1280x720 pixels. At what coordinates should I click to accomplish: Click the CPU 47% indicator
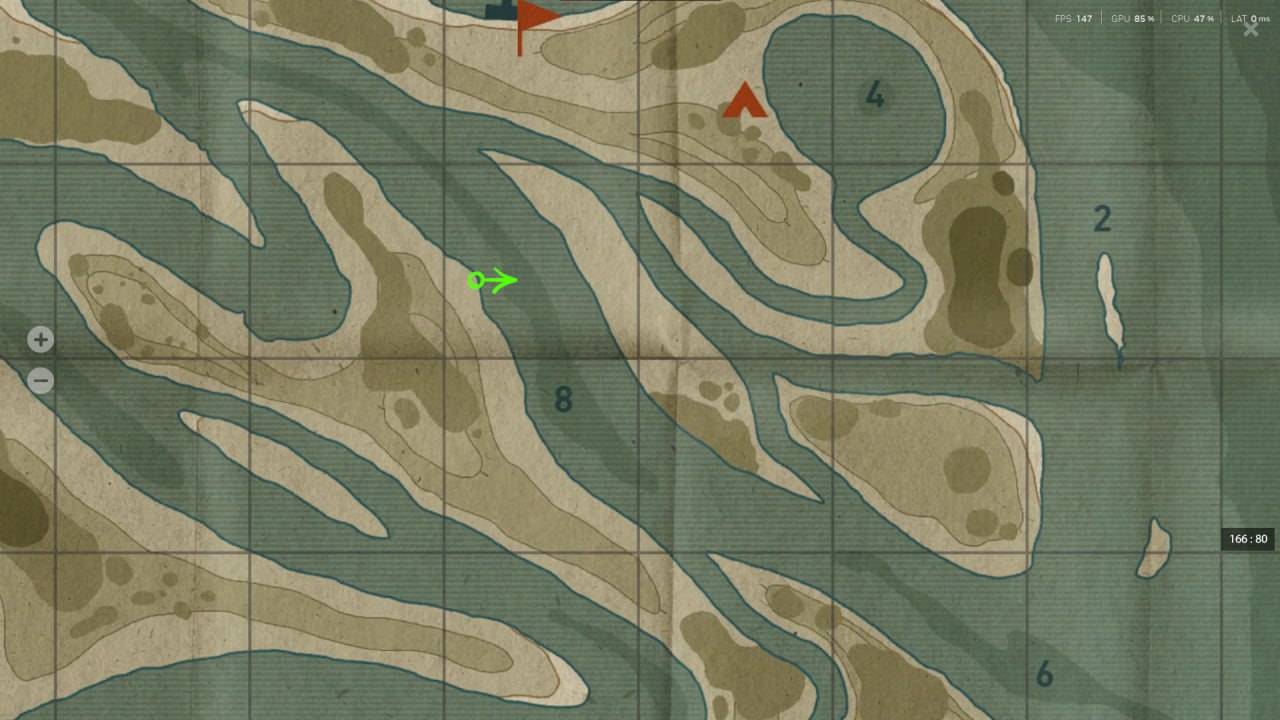click(x=1191, y=17)
